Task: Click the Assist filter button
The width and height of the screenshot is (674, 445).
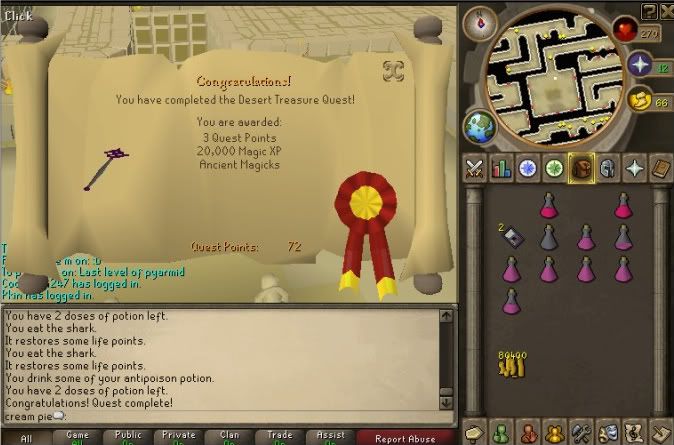Action: pos(332,437)
